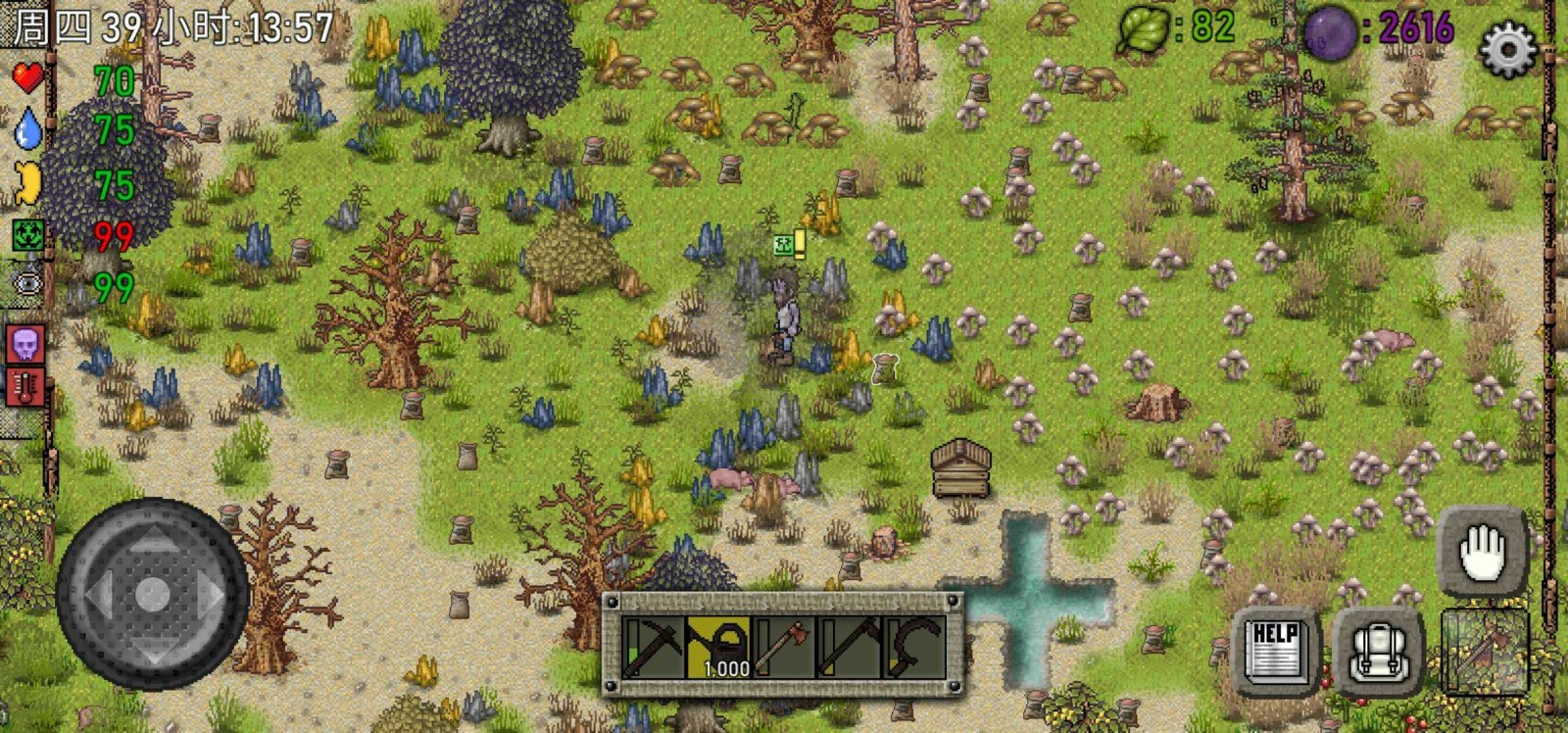Equip the axe from the hotbar

pos(784,647)
